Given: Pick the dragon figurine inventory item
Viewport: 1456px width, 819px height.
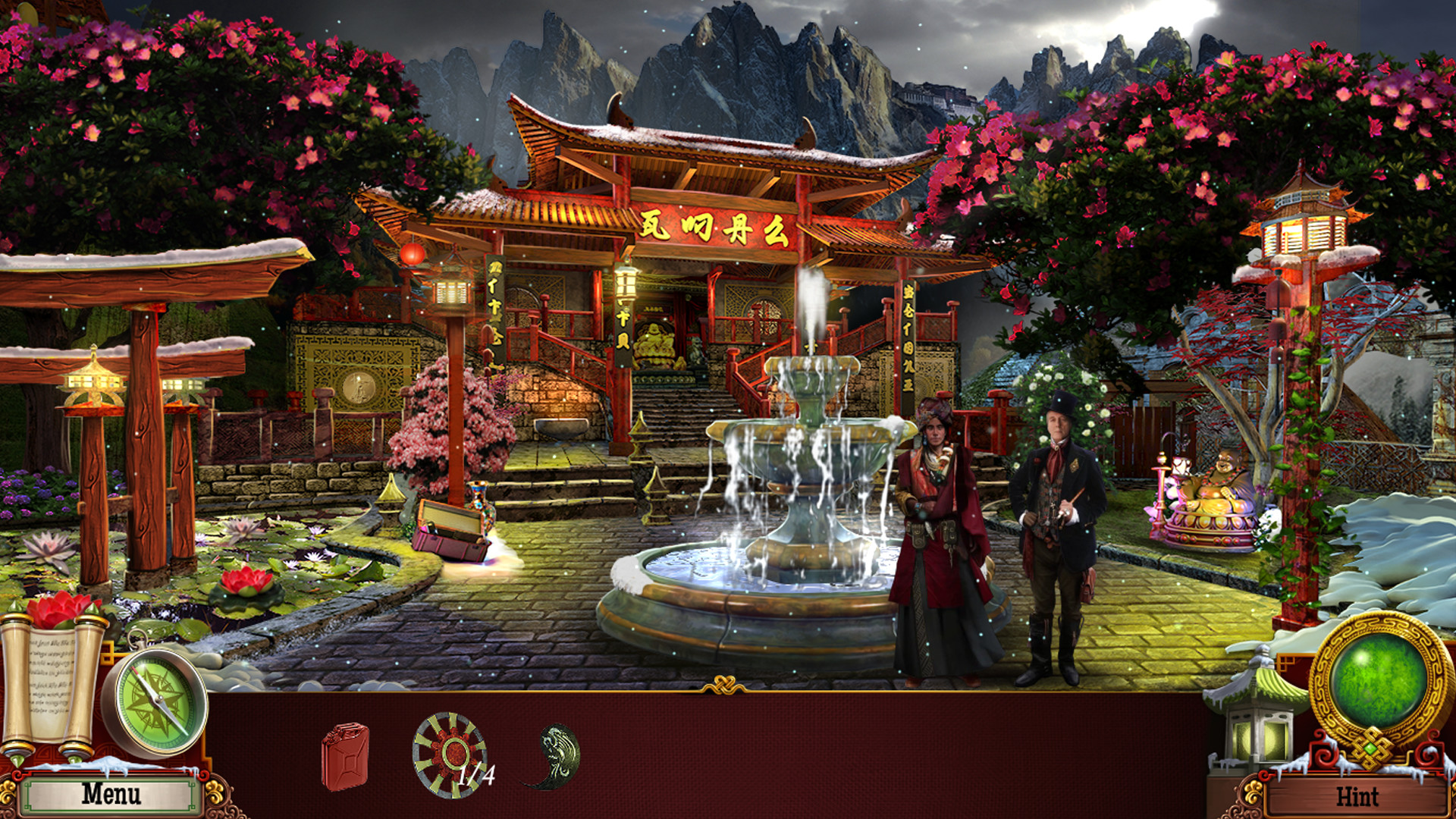Looking at the screenshot, I should point(553,751).
